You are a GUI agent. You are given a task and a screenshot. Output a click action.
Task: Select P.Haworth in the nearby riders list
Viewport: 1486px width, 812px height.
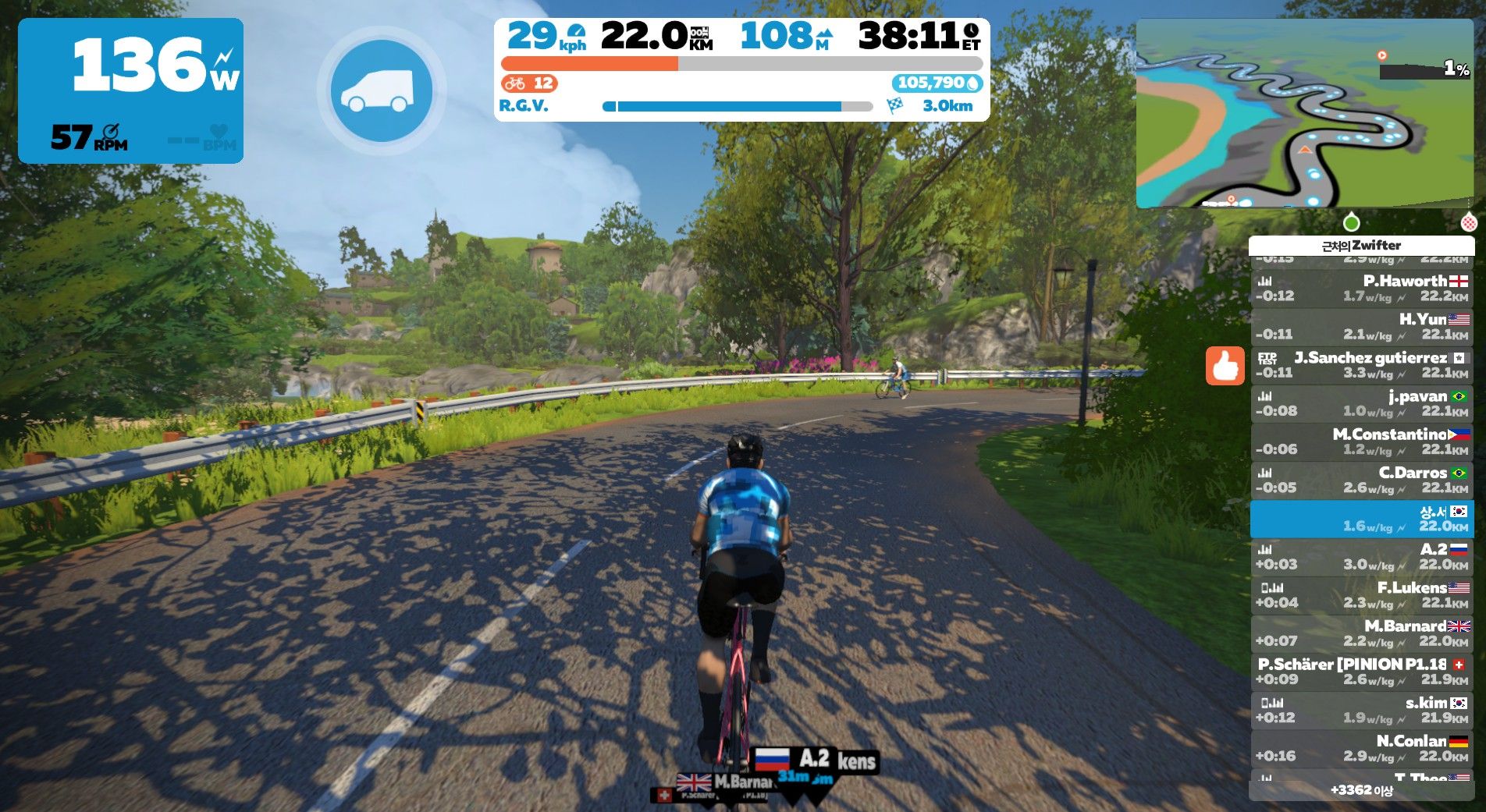[x=1361, y=288]
